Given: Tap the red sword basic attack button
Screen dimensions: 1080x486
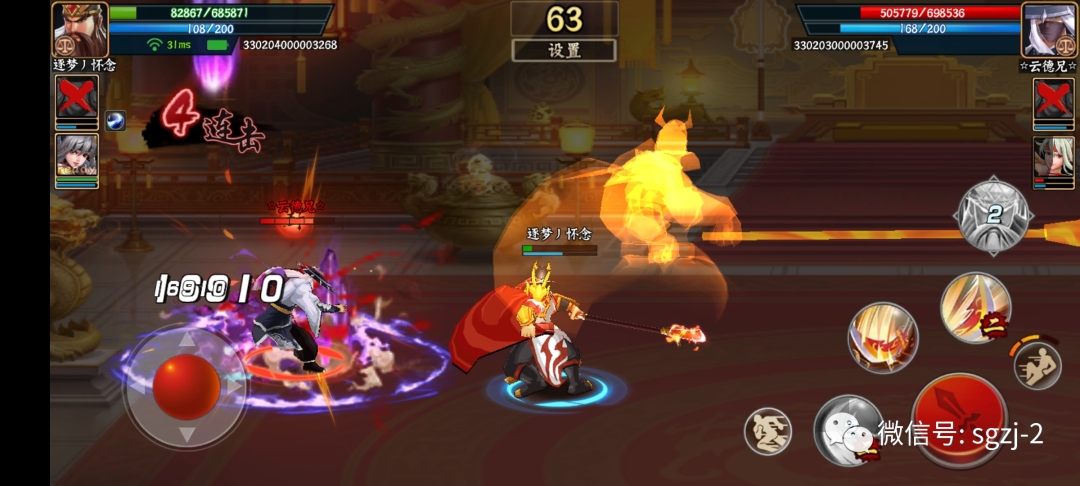Looking at the screenshot, I should pyautogui.click(x=959, y=420).
